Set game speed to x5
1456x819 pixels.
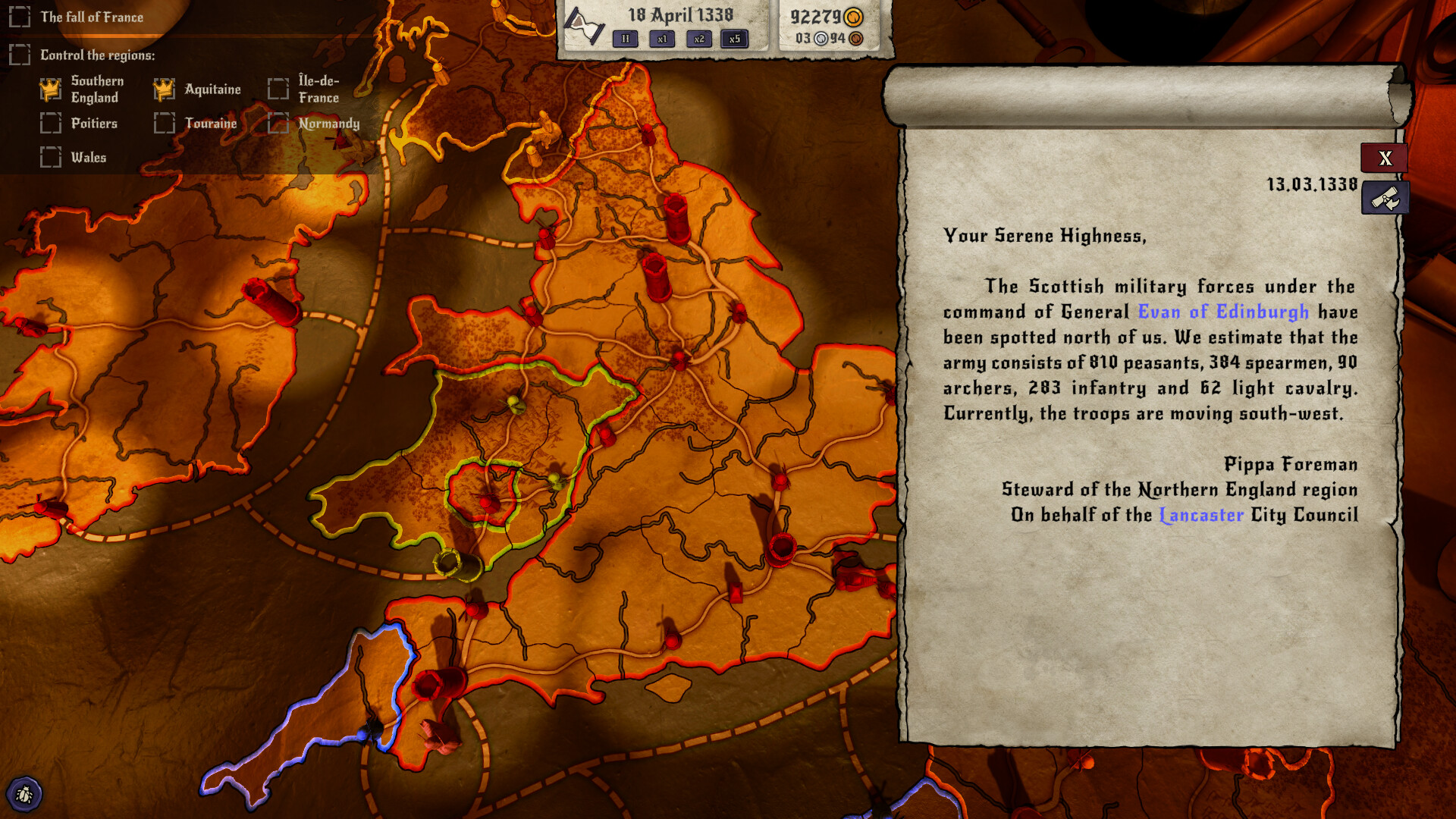tap(734, 39)
